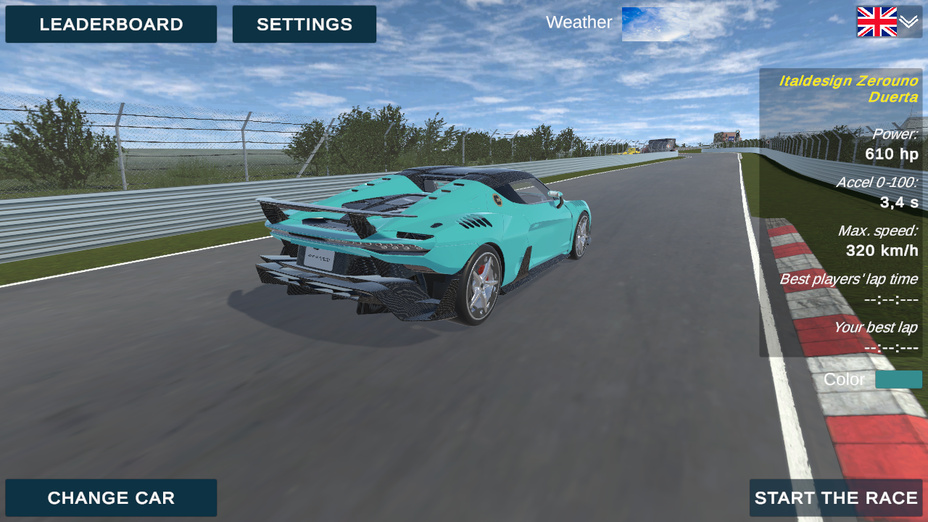The height and width of the screenshot is (522, 928).
Task: Open the UK flag language dropdown
Action: (888, 22)
